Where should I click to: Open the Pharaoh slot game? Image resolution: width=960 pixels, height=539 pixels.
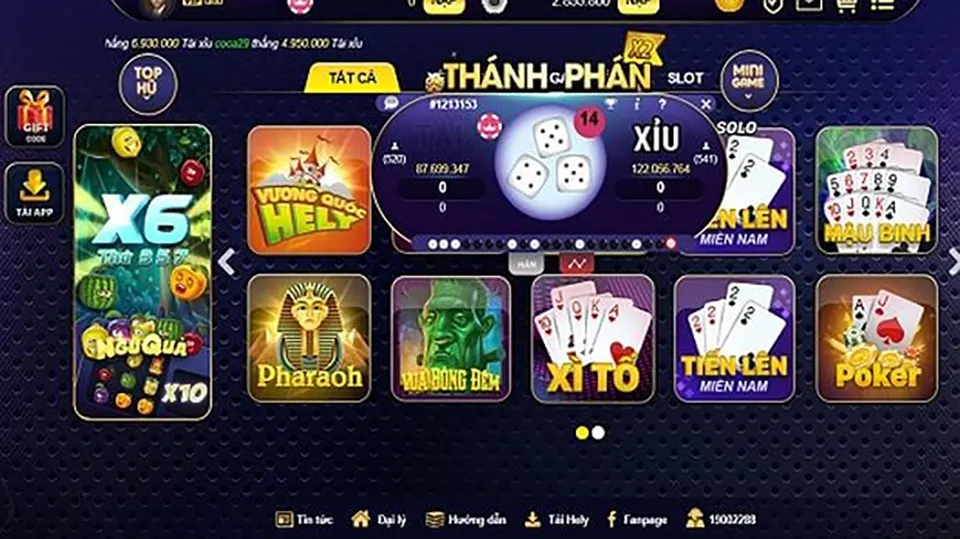coord(309,338)
